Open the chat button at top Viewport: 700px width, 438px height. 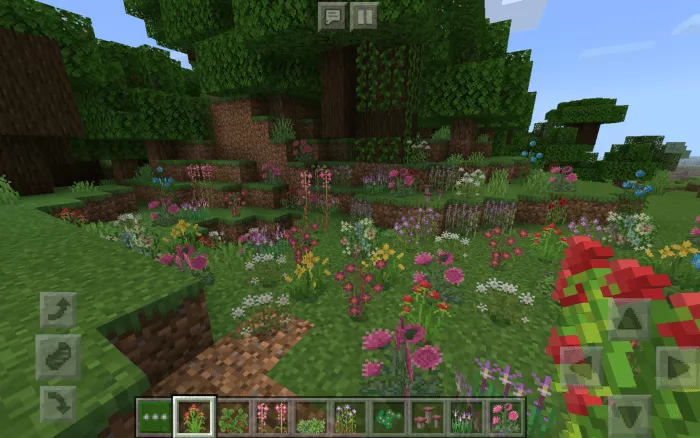[x=333, y=15]
